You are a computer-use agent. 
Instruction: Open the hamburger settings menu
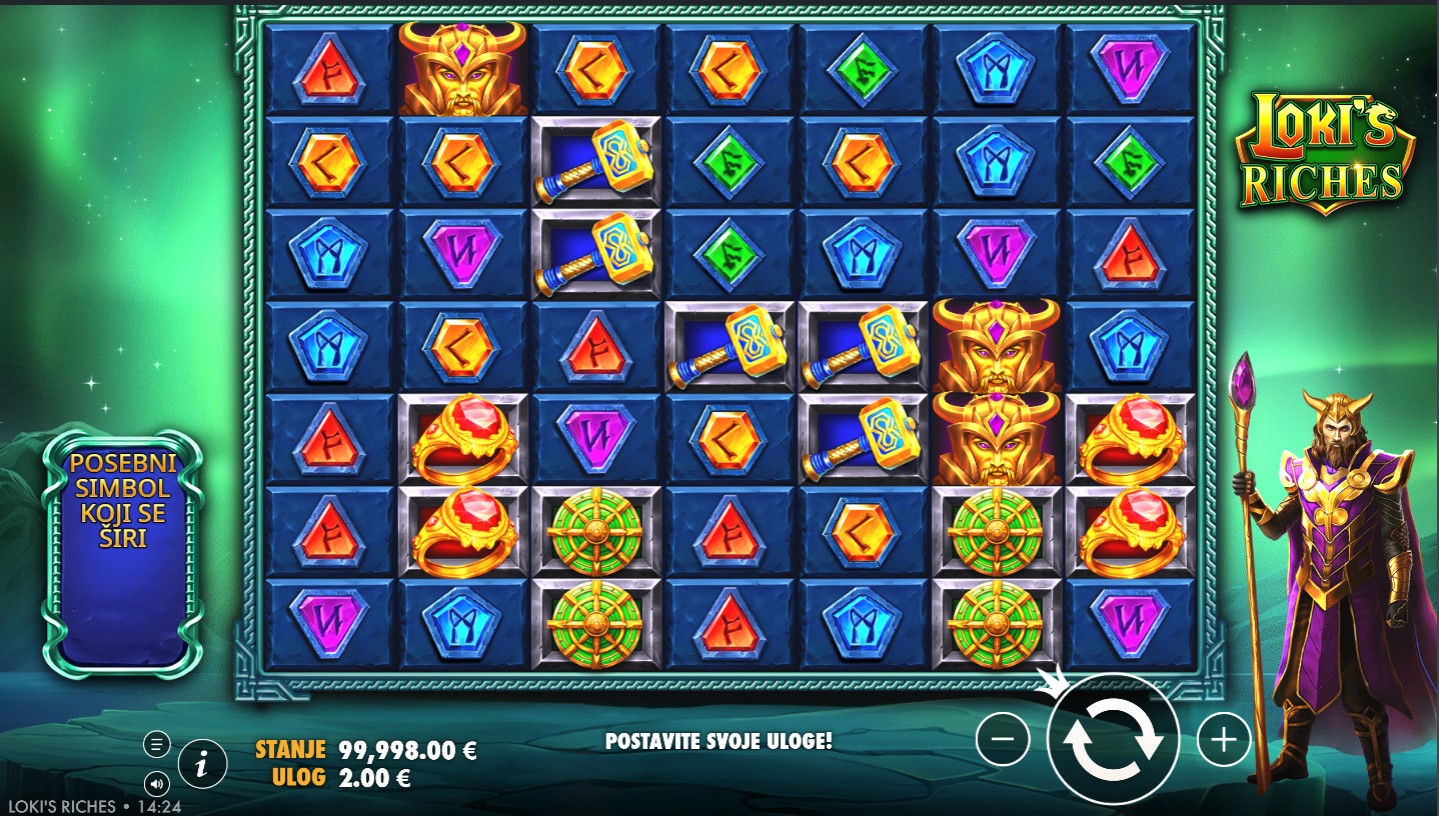click(x=156, y=744)
